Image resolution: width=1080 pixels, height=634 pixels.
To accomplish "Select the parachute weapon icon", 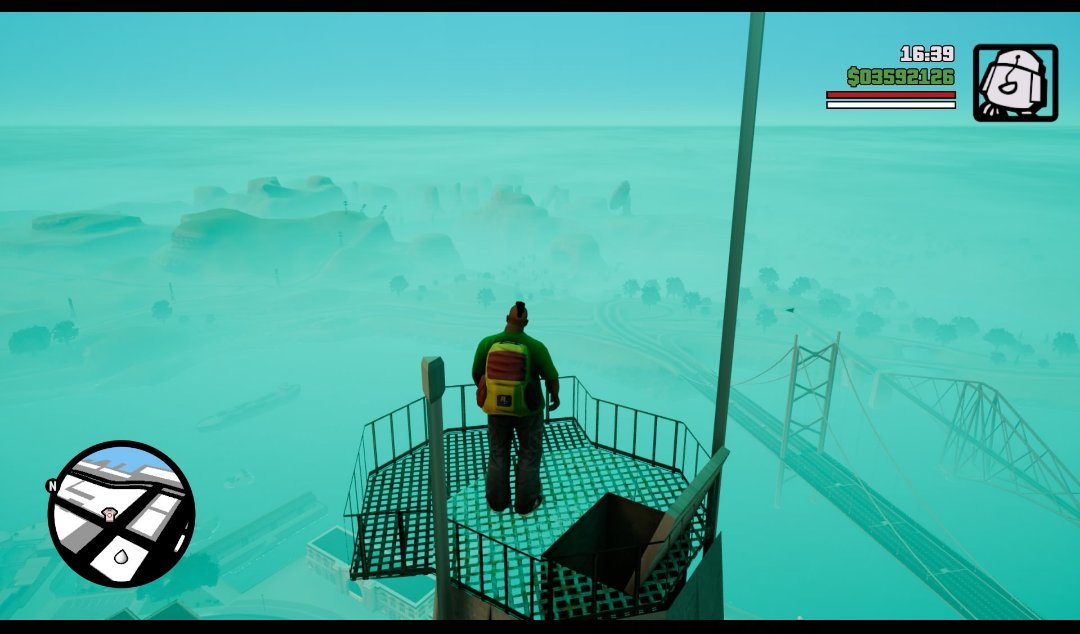I will [1015, 83].
